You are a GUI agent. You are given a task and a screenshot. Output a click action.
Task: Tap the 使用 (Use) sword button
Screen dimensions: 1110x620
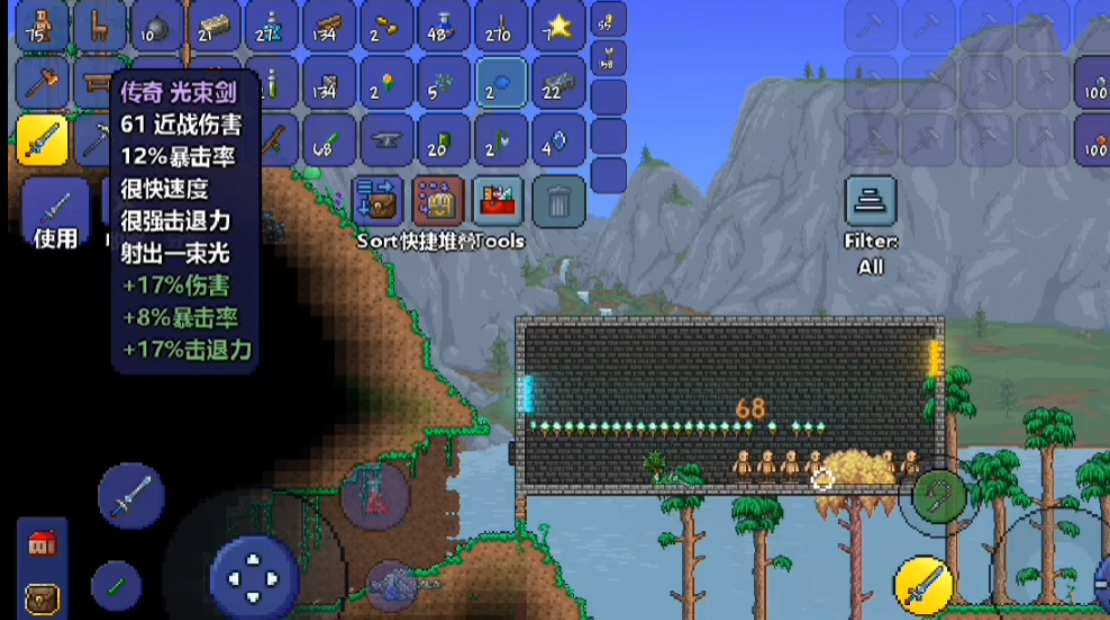click(x=55, y=213)
